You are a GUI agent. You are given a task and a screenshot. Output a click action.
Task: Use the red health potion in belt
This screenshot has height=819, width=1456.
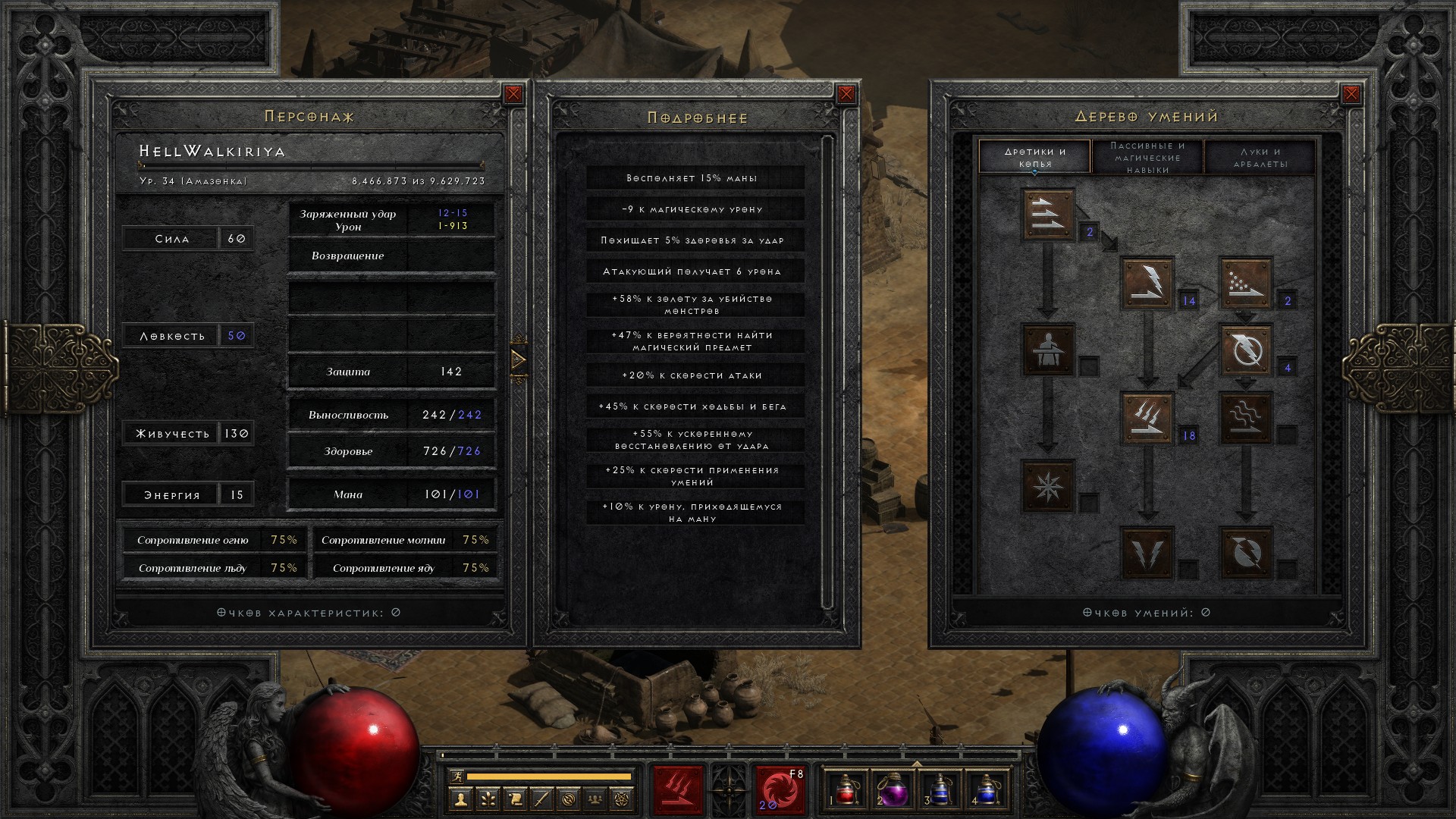point(846,790)
